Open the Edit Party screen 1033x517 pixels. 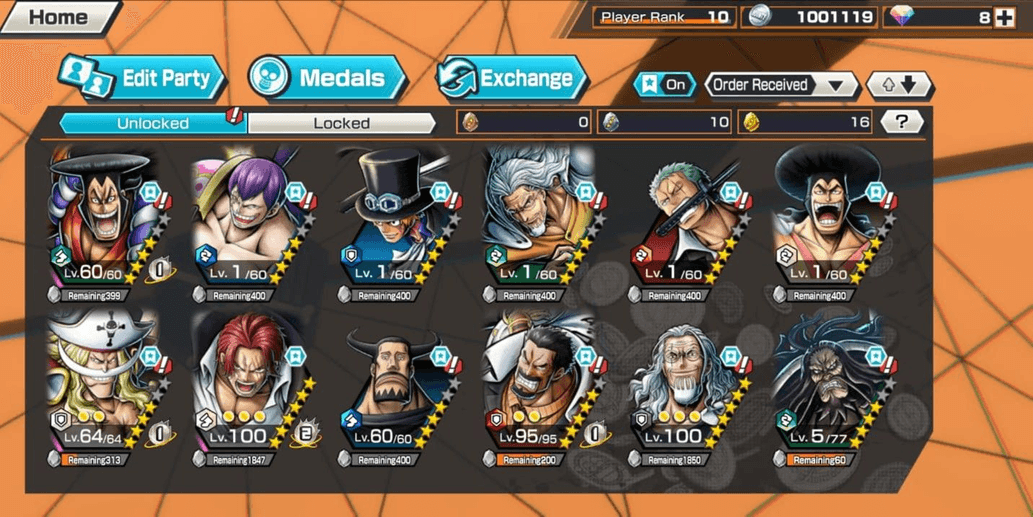[x=142, y=79]
